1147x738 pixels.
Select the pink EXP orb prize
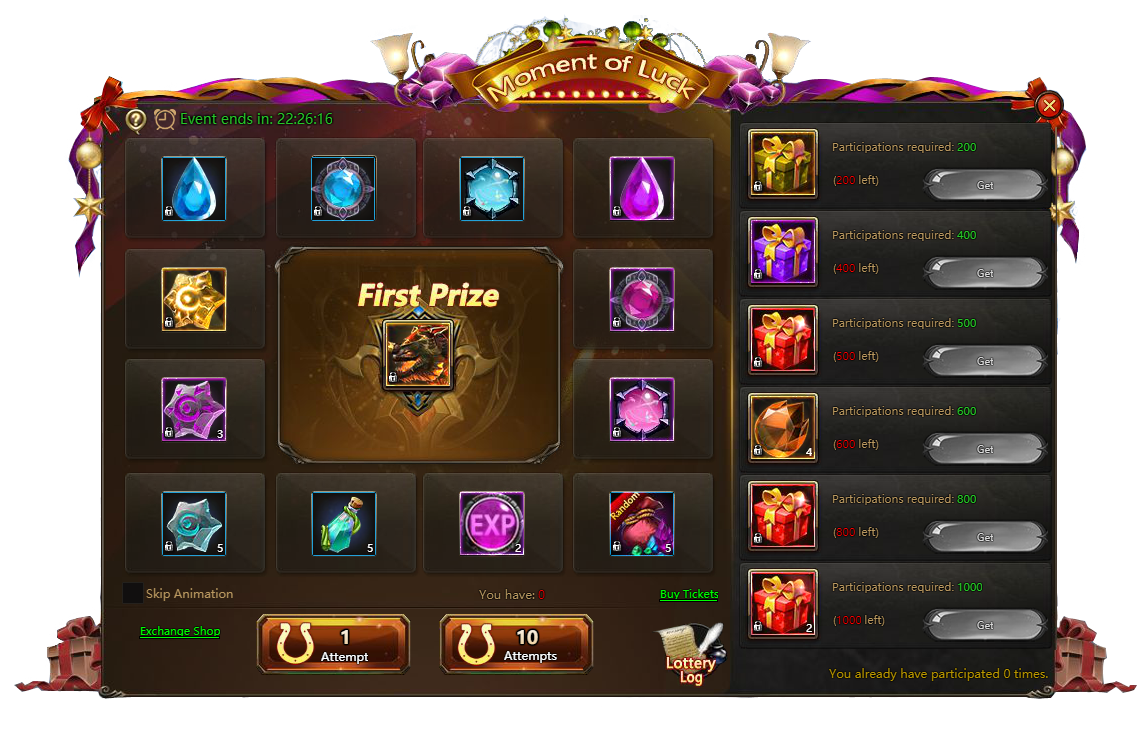[x=491, y=523]
